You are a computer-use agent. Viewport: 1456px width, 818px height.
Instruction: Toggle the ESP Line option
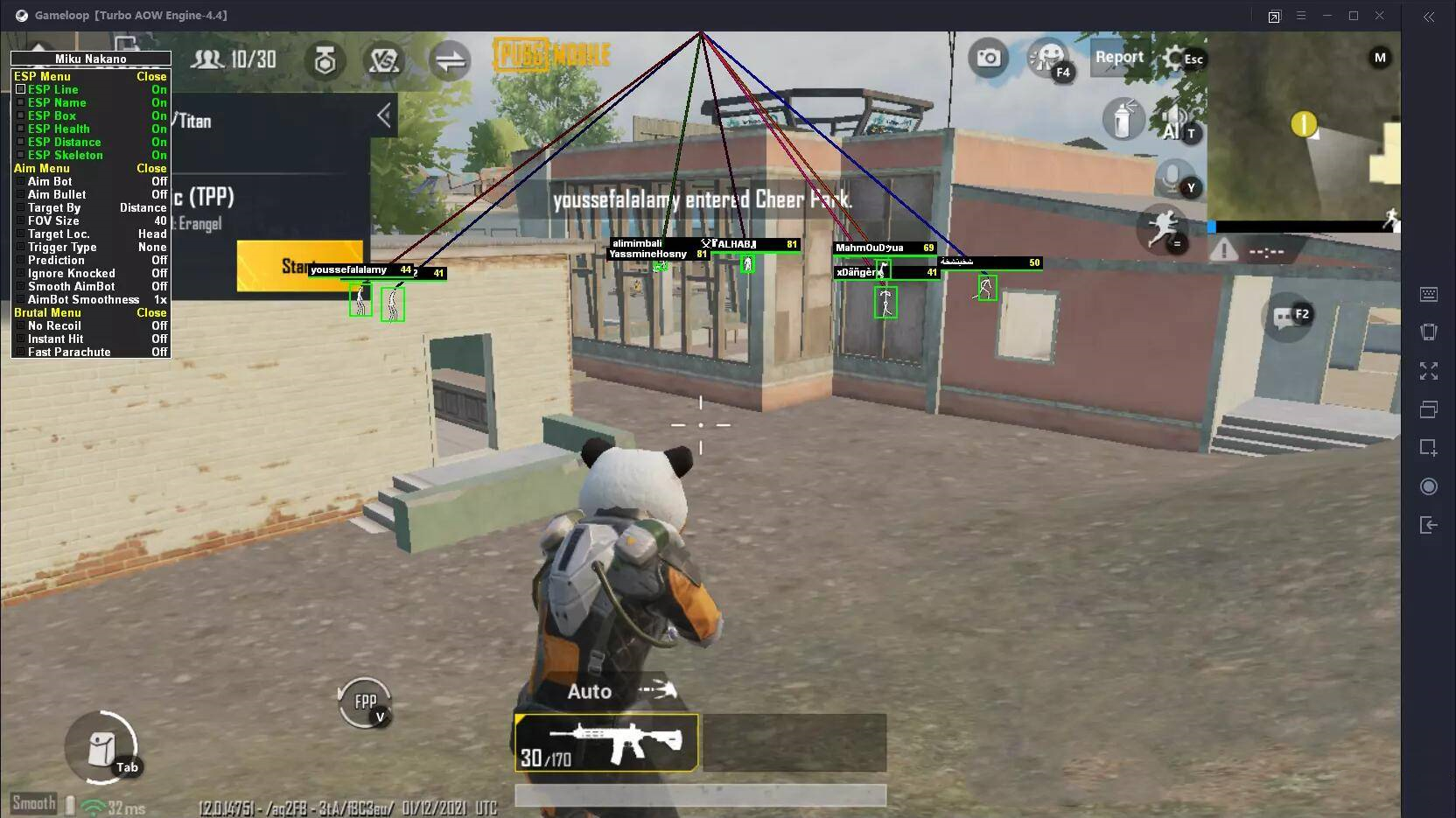(x=52, y=89)
